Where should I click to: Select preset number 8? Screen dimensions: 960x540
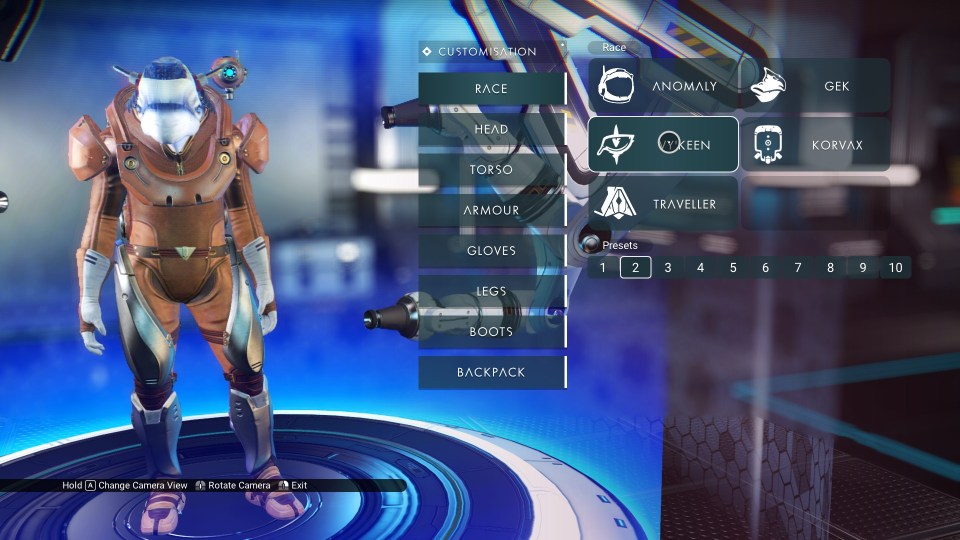[x=830, y=267]
